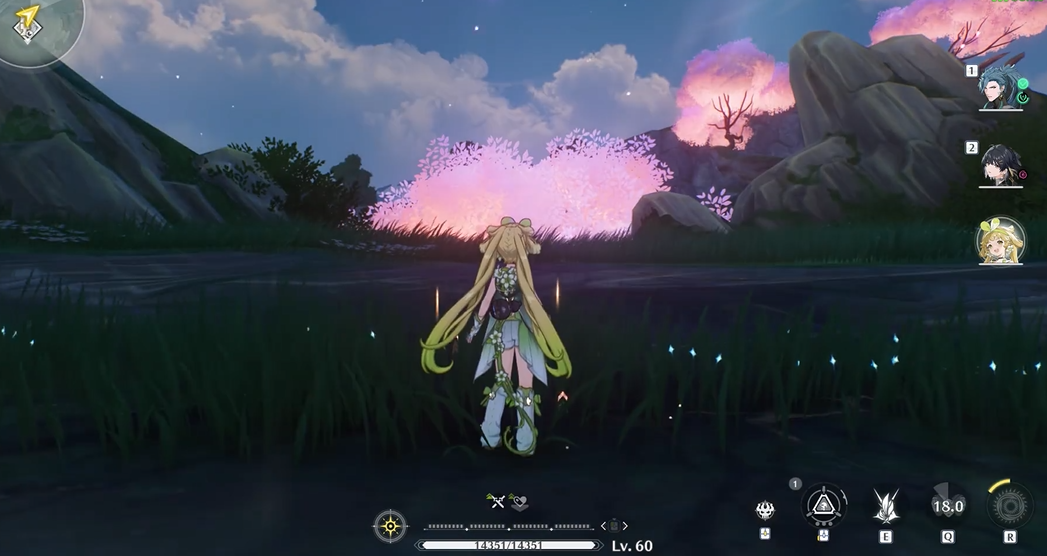1047x556 pixels.
Task: Click the compass sun icon
Action: [390, 525]
